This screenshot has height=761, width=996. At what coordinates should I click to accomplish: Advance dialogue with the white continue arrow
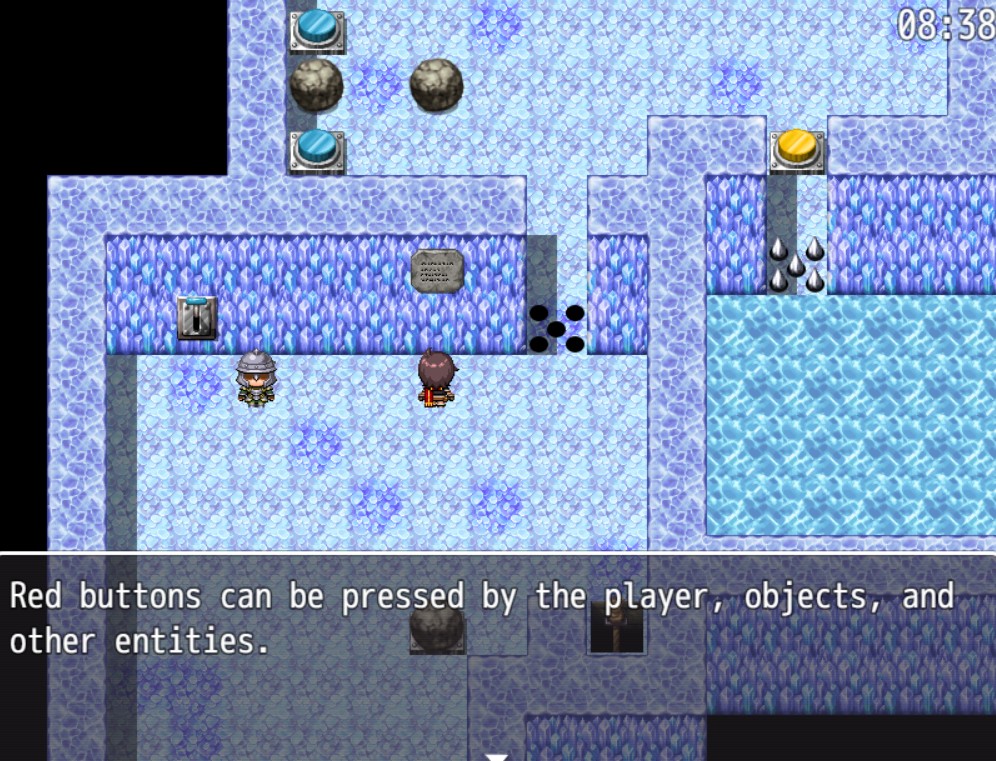[497, 755]
